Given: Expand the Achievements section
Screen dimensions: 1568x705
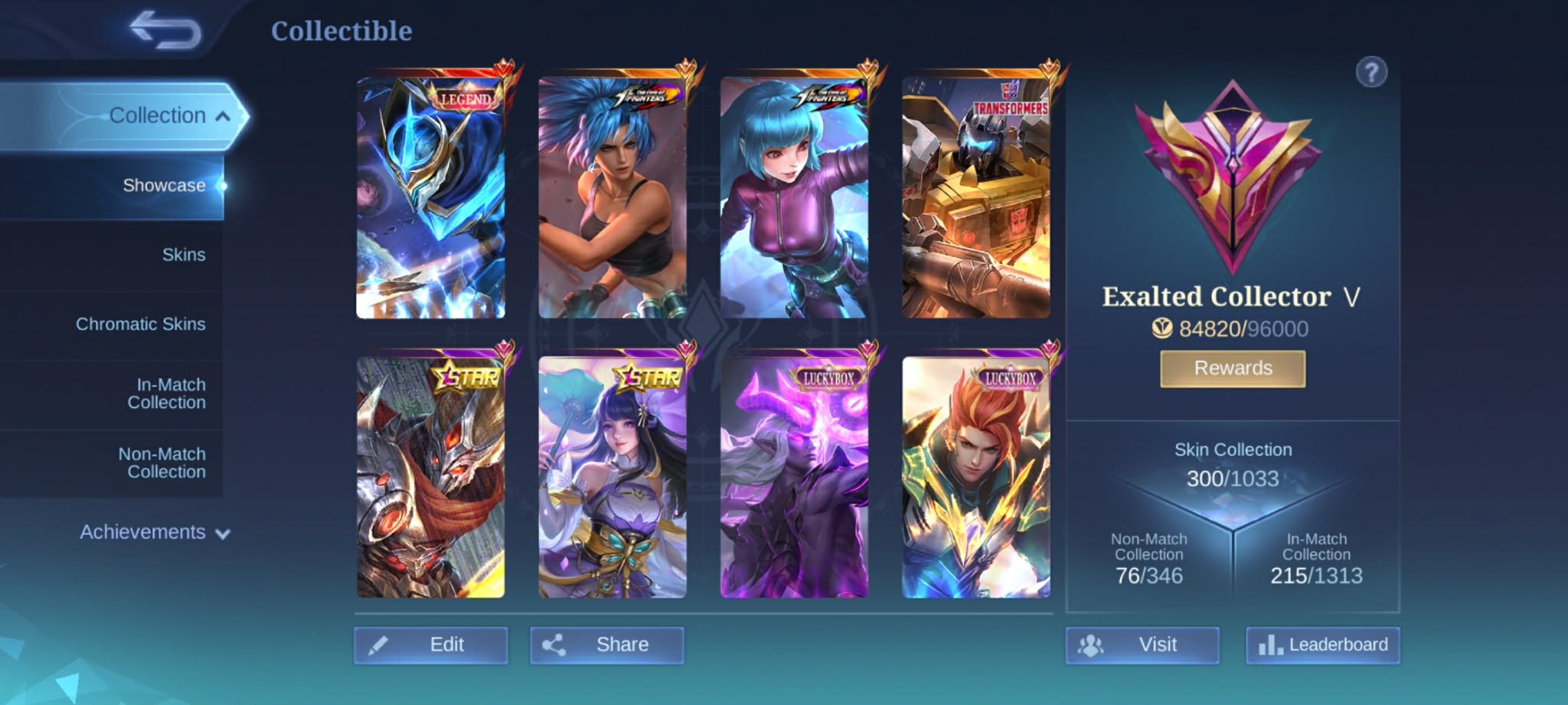Looking at the screenshot, I should point(221,534).
